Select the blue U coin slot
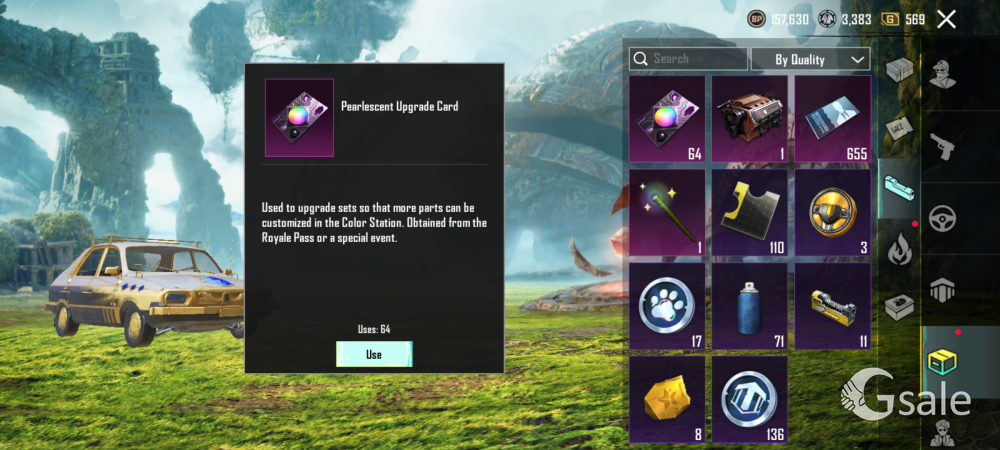This screenshot has width=1000, height=450. pyautogui.click(x=750, y=398)
